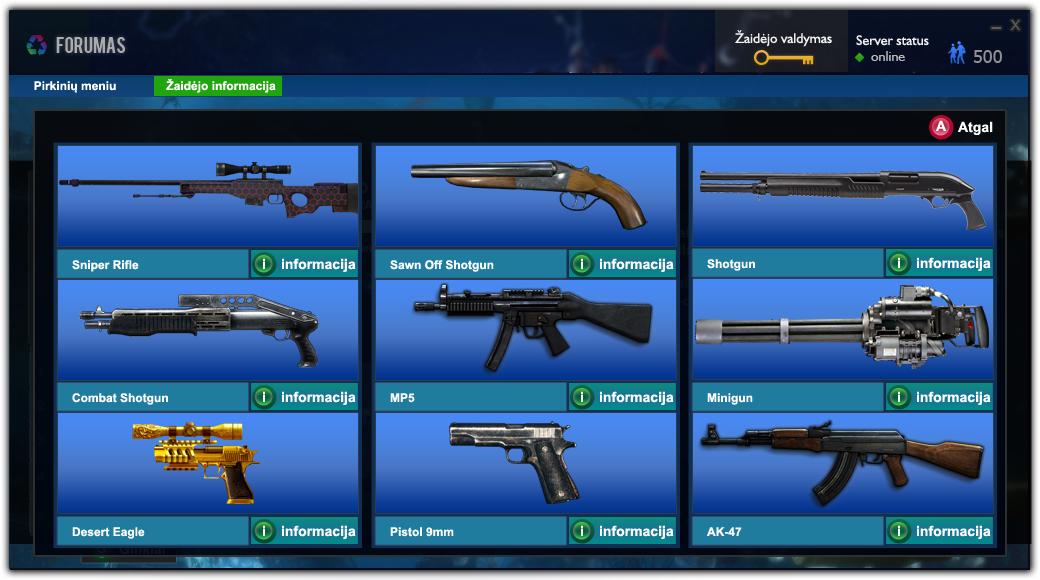Open the Pirkinių meniu tab
The width and height of the screenshot is (1040, 580).
[x=75, y=86]
